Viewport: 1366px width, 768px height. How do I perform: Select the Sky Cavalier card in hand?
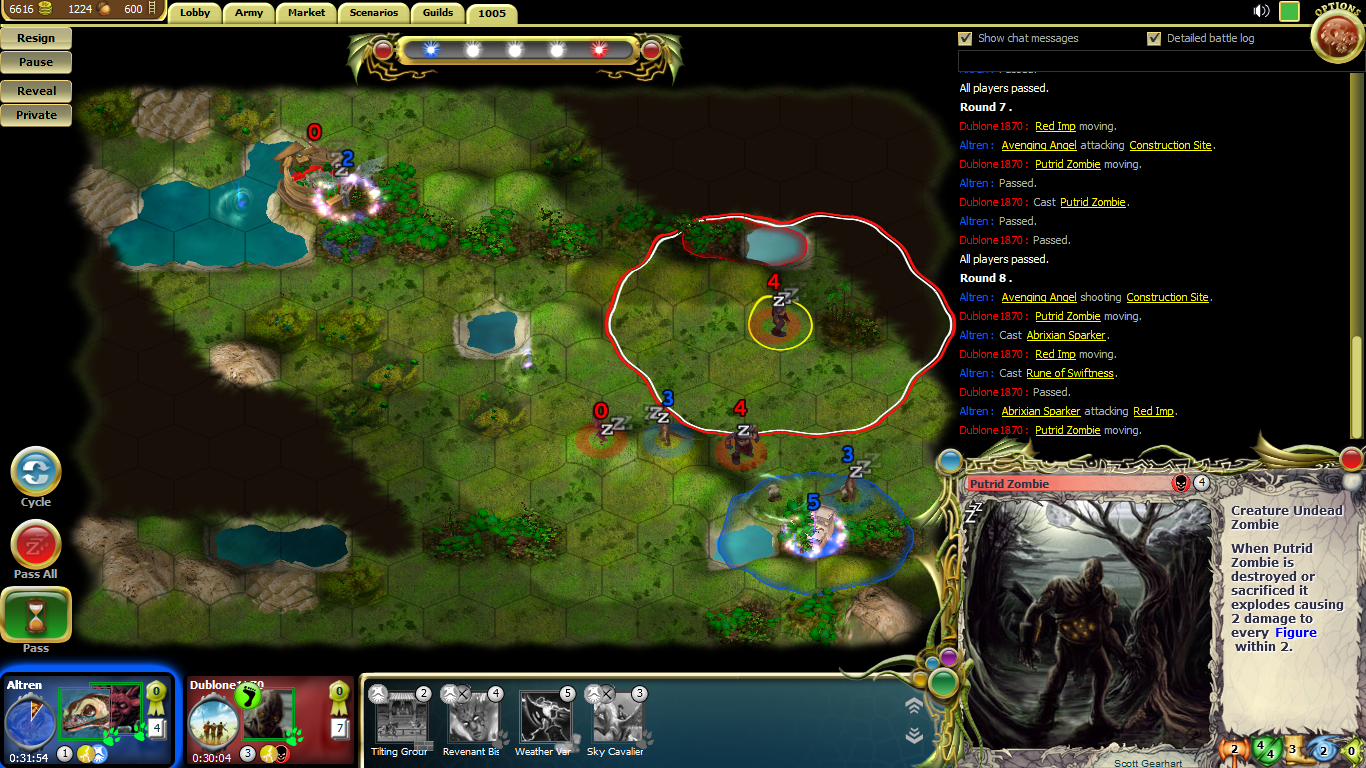[617, 718]
